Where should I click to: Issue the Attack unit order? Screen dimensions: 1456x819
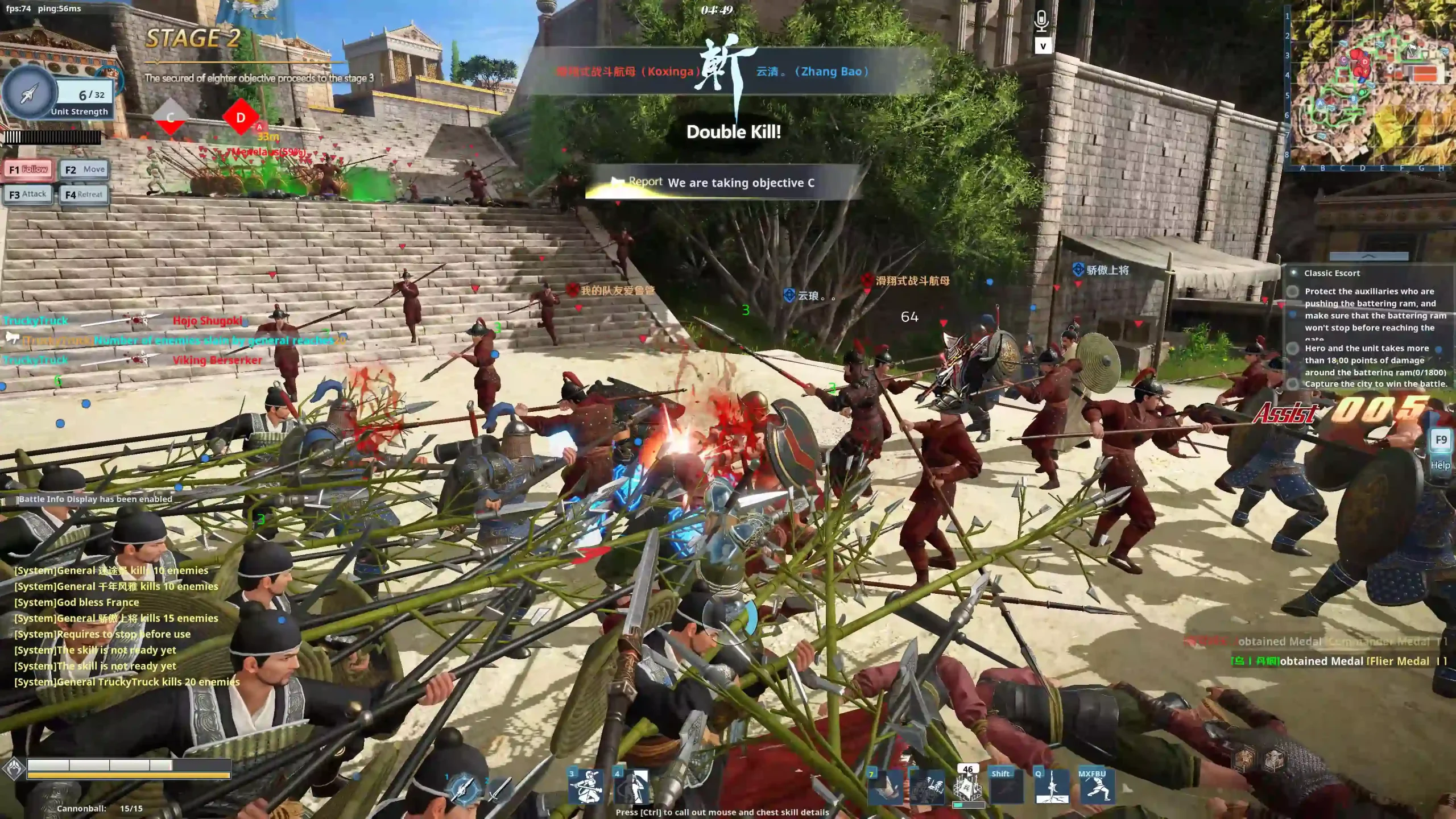click(x=28, y=195)
